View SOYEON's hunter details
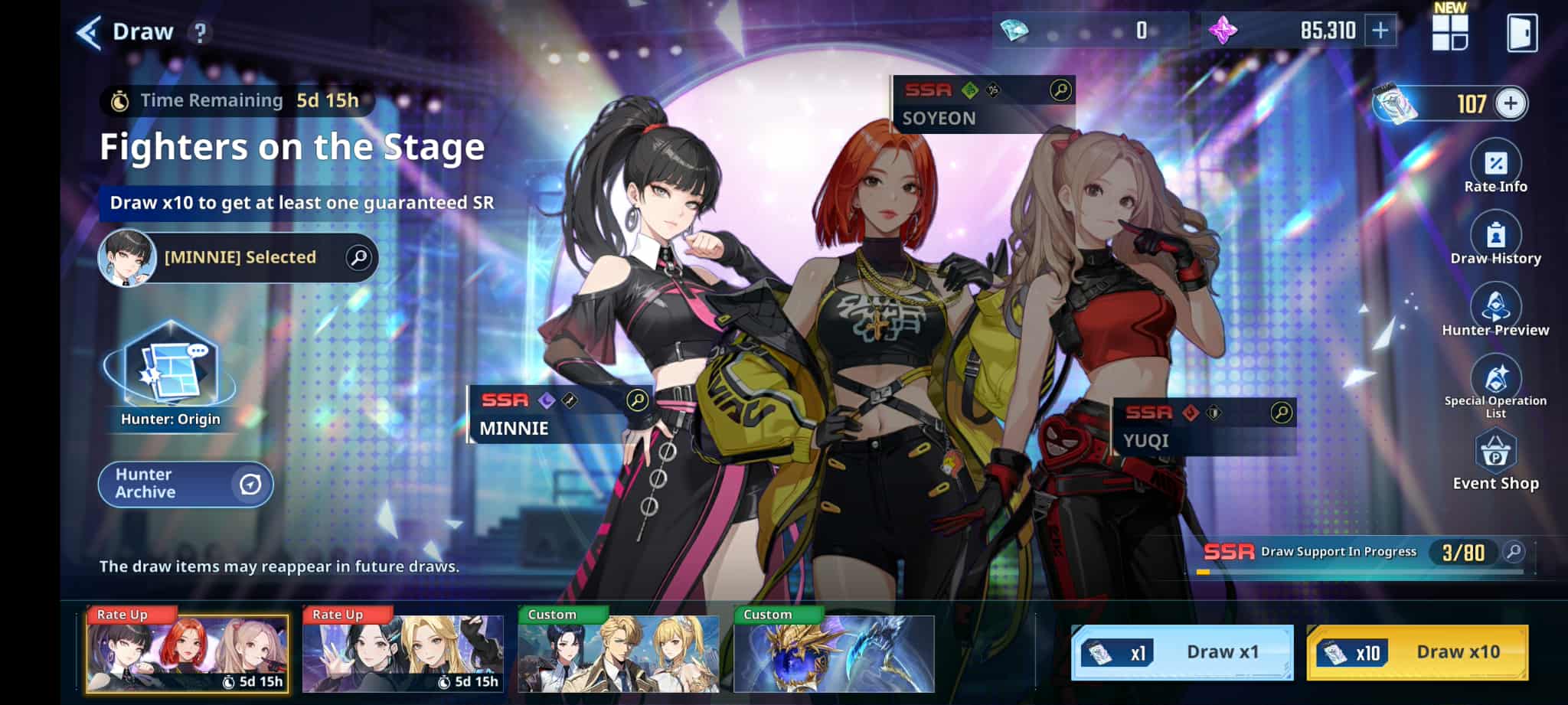The image size is (1568, 705). pos(1060,91)
